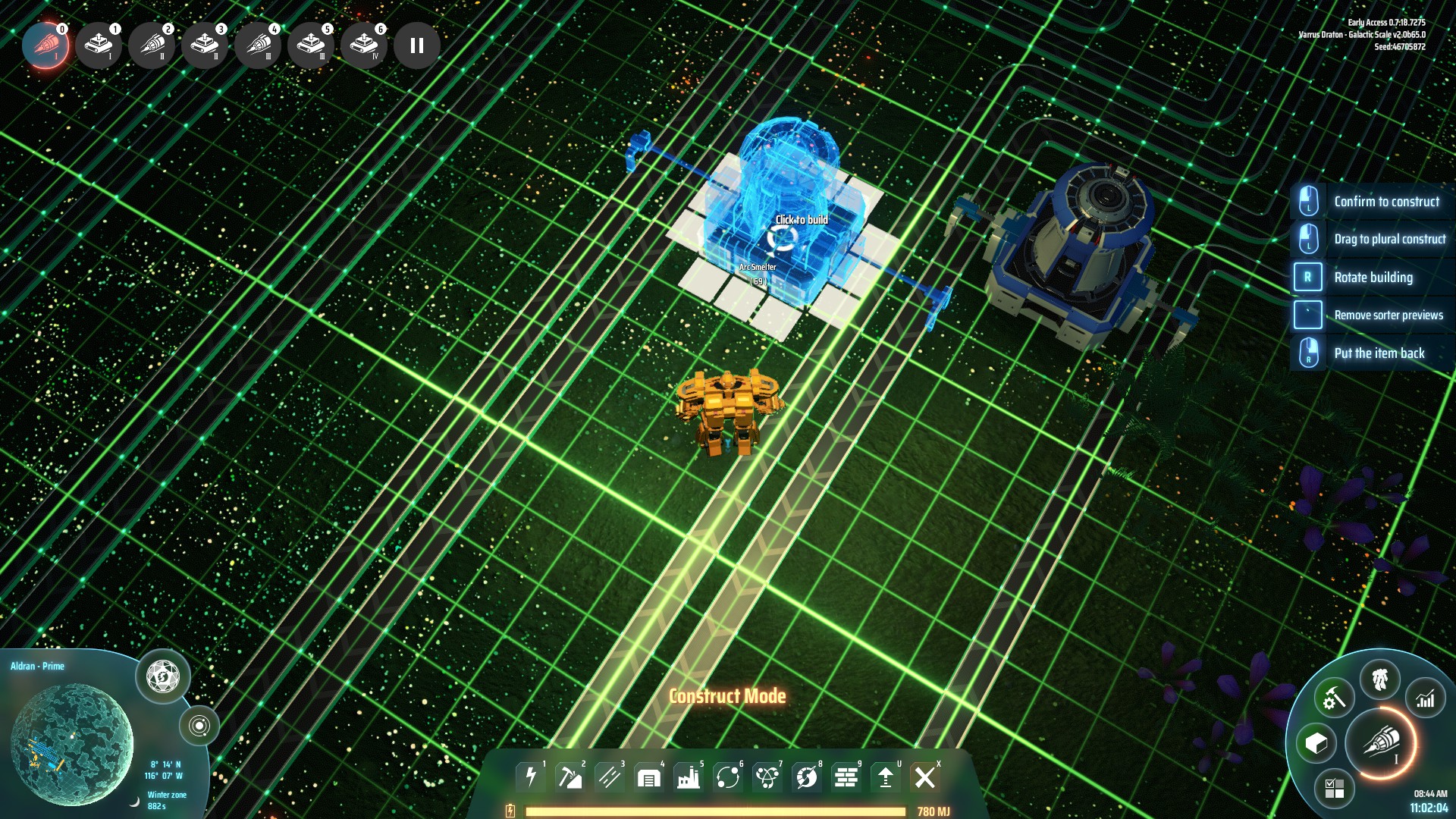Open the power category with lightning bolt
Viewport: 1456px width, 819px height.
(x=531, y=777)
